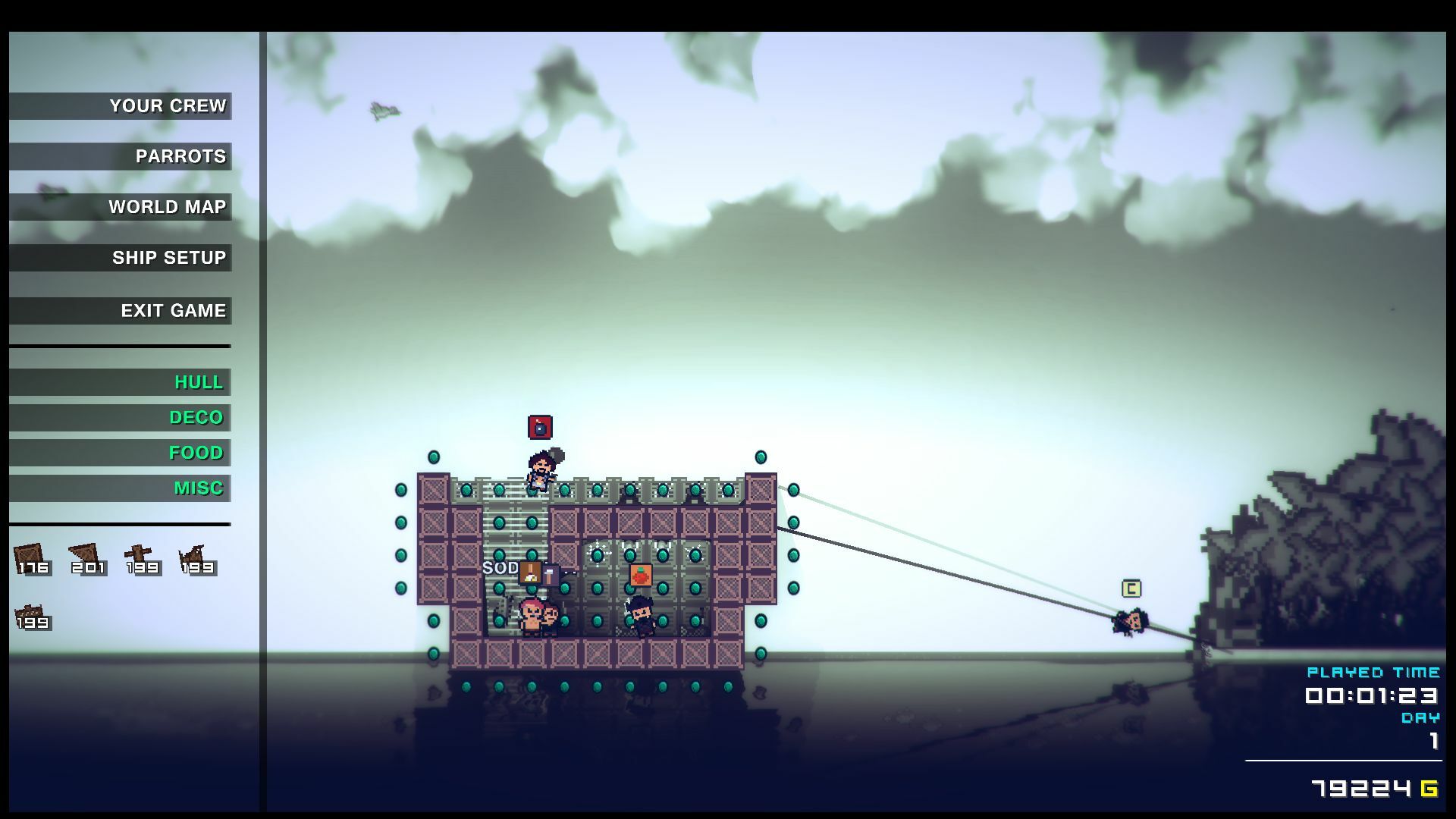Click the tomato food icon on the ship wall
Viewport: 1456px width, 819px height.
point(641,575)
